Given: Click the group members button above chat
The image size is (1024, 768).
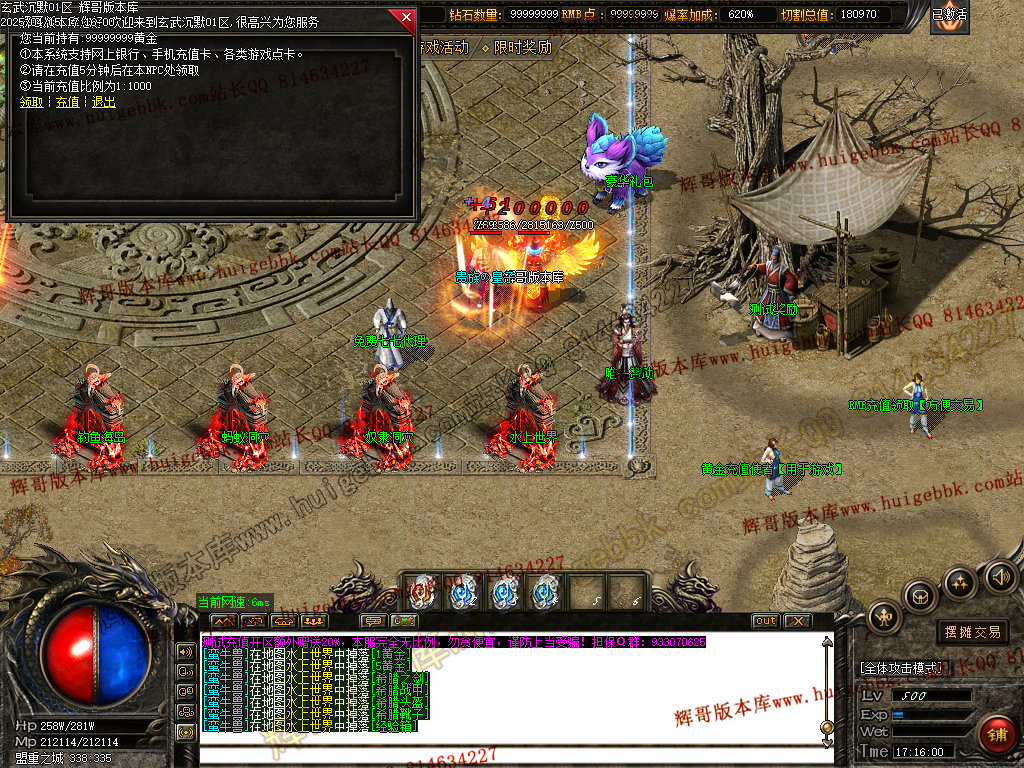Looking at the screenshot, I should click(313, 621).
